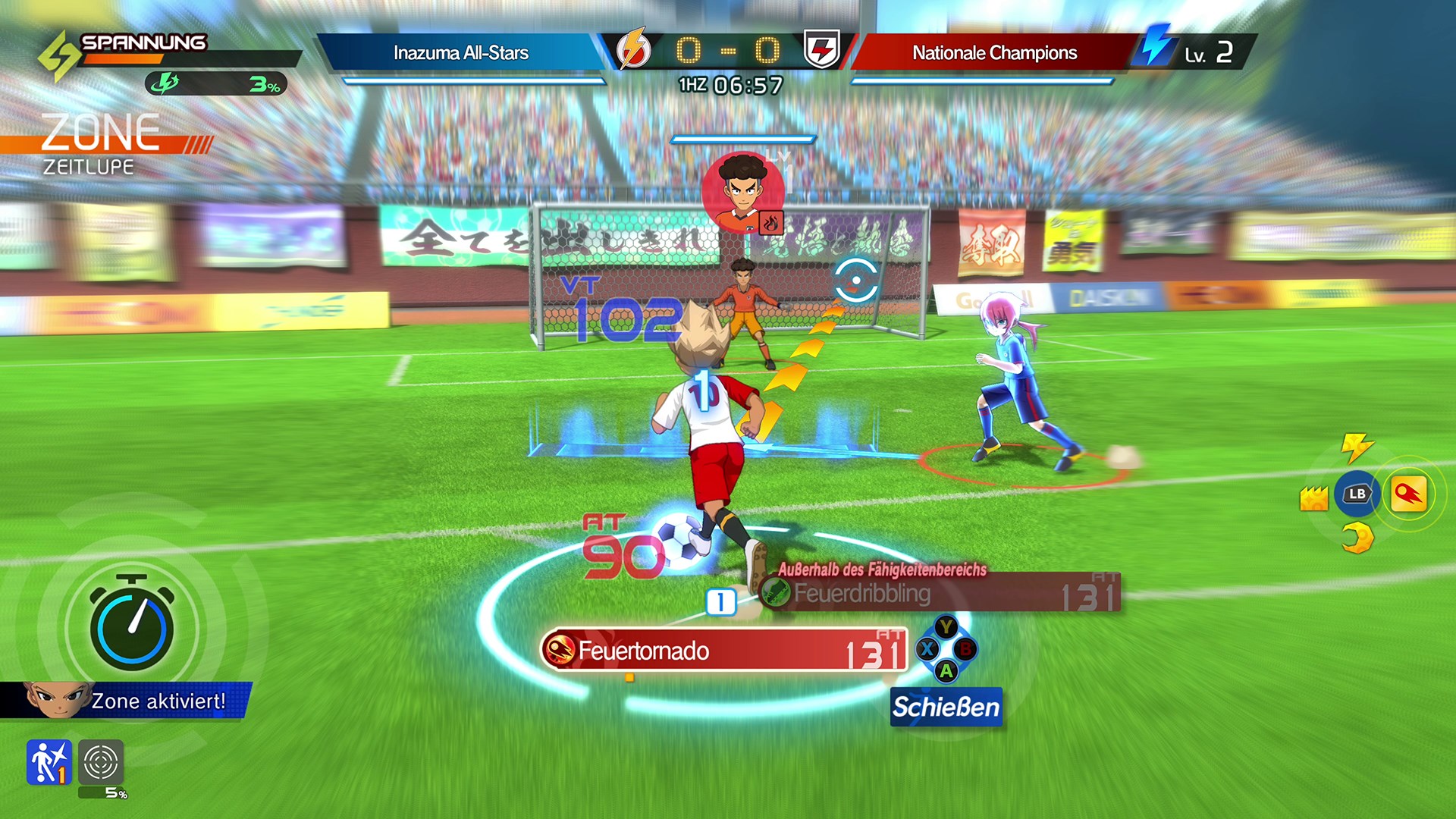Viewport: 1456px width, 819px height.
Task: Click the grey concentric target icon
Action: coord(101,761)
